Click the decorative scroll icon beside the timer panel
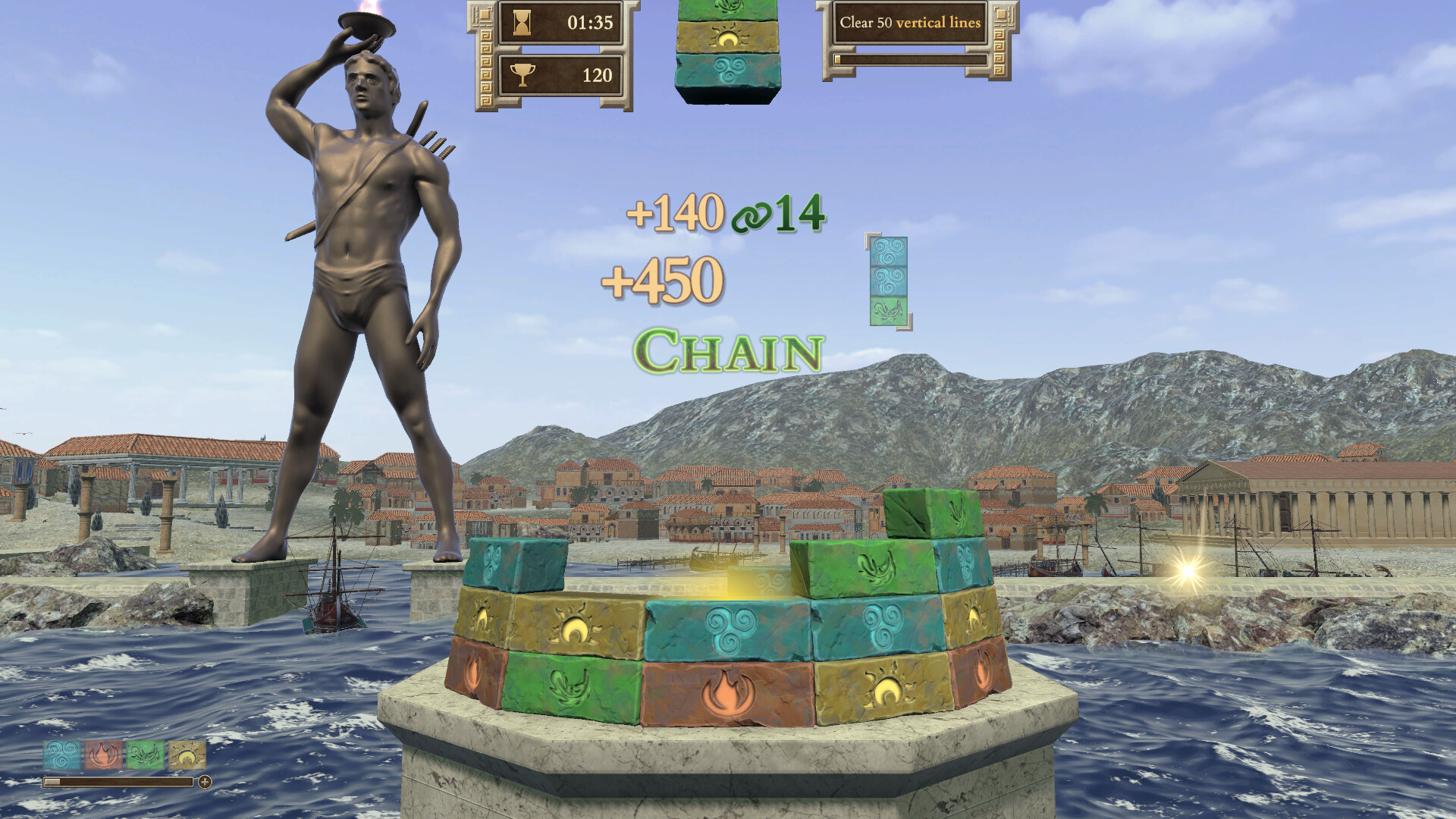Screen dimensions: 1456x819 coord(483,15)
